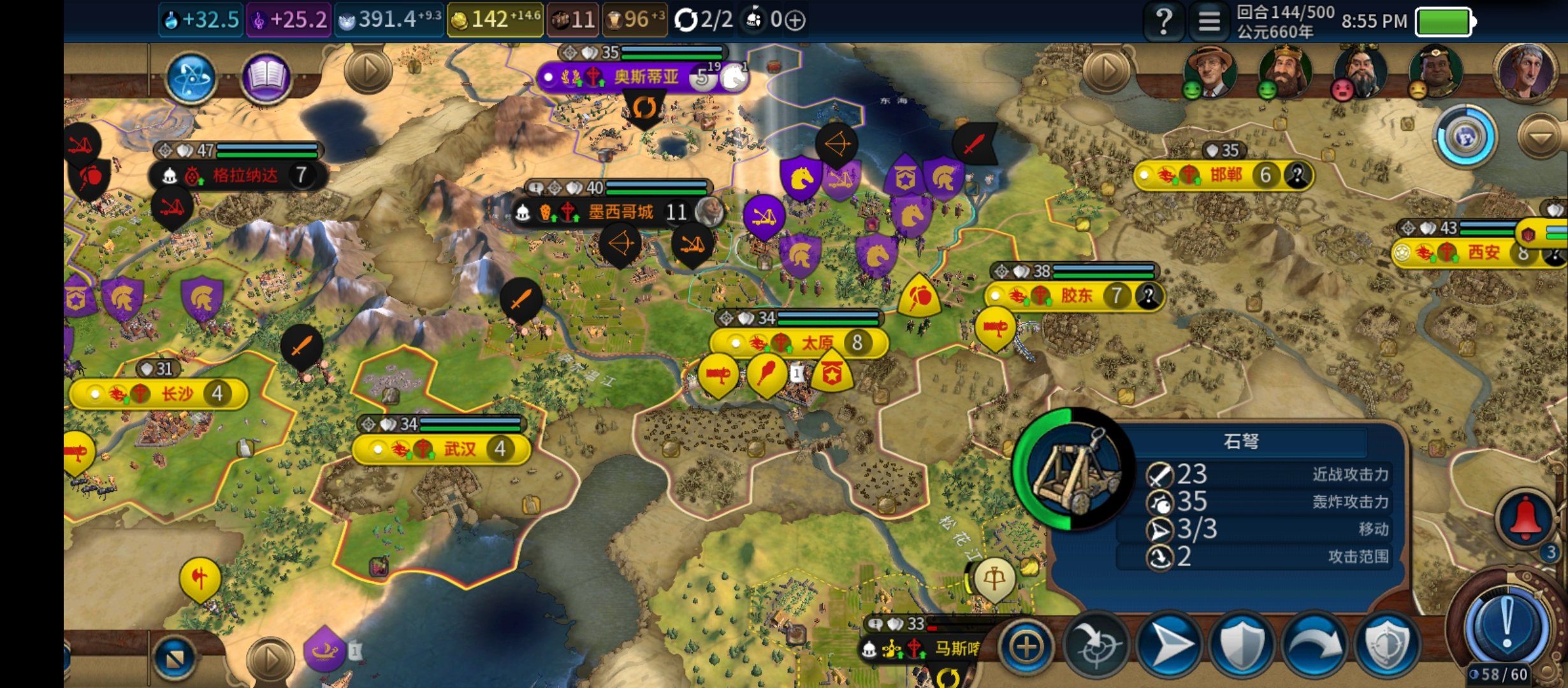Open the civics tree book icon
The image size is (1568, 688).
coord(266,78)
